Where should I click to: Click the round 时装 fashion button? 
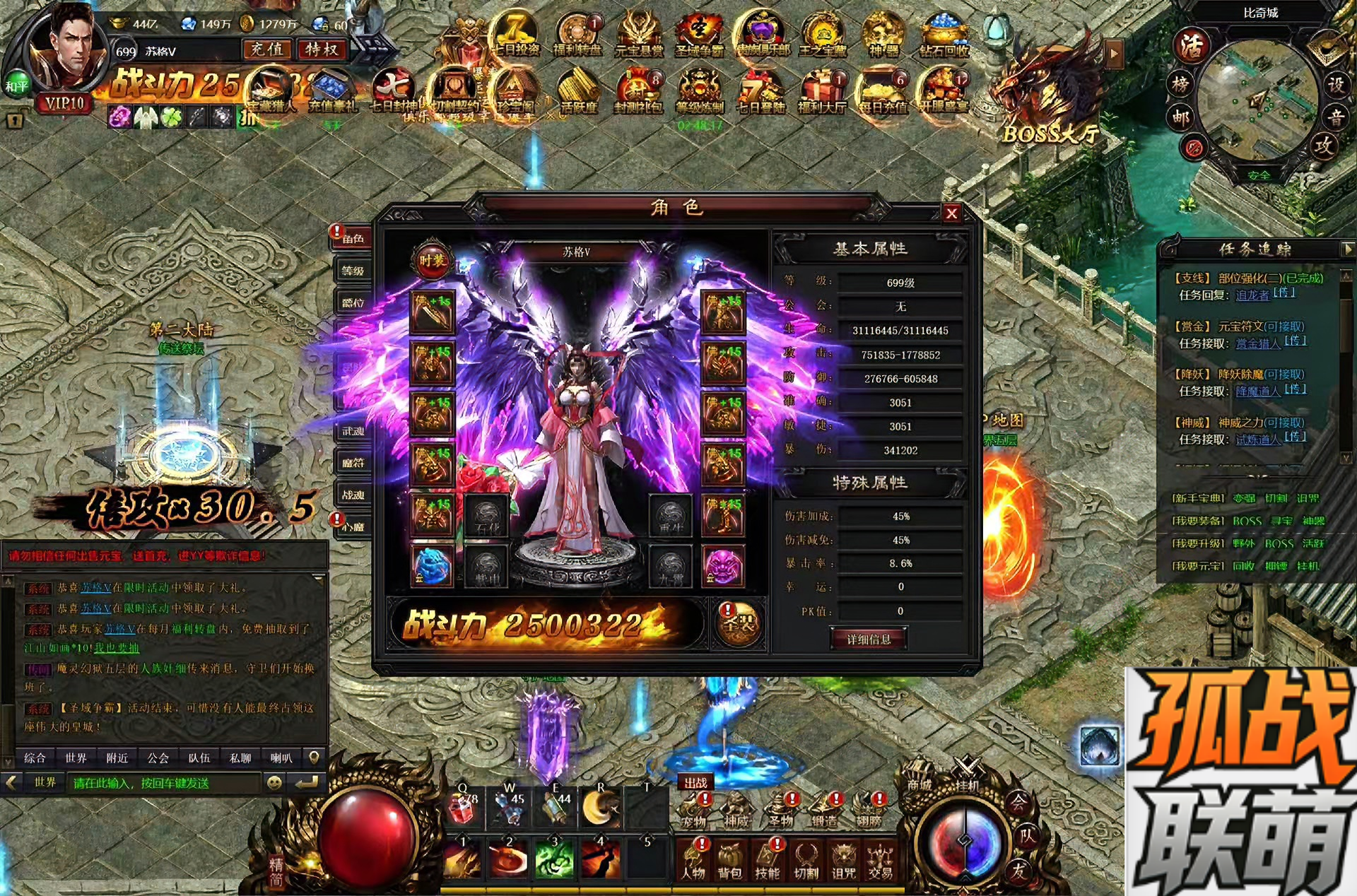click(432, 261)
